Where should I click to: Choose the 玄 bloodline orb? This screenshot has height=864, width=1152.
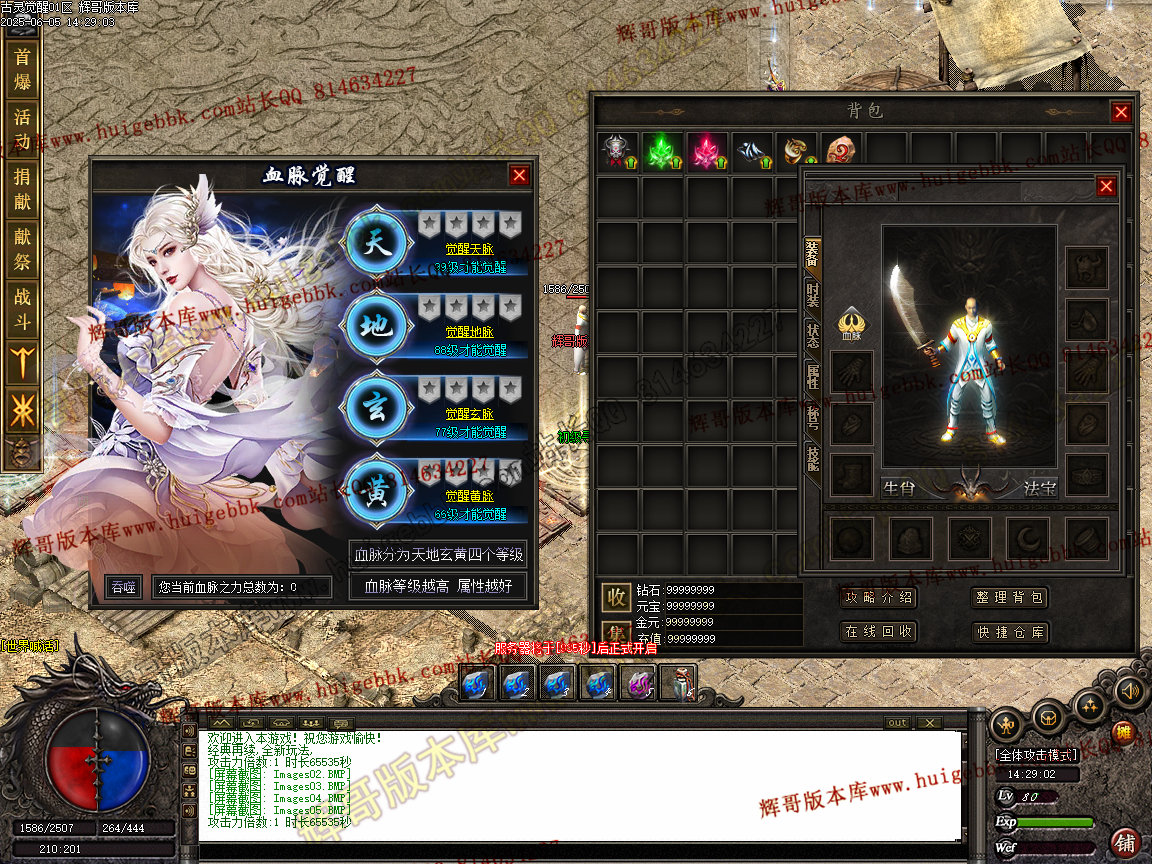point(375,409)
